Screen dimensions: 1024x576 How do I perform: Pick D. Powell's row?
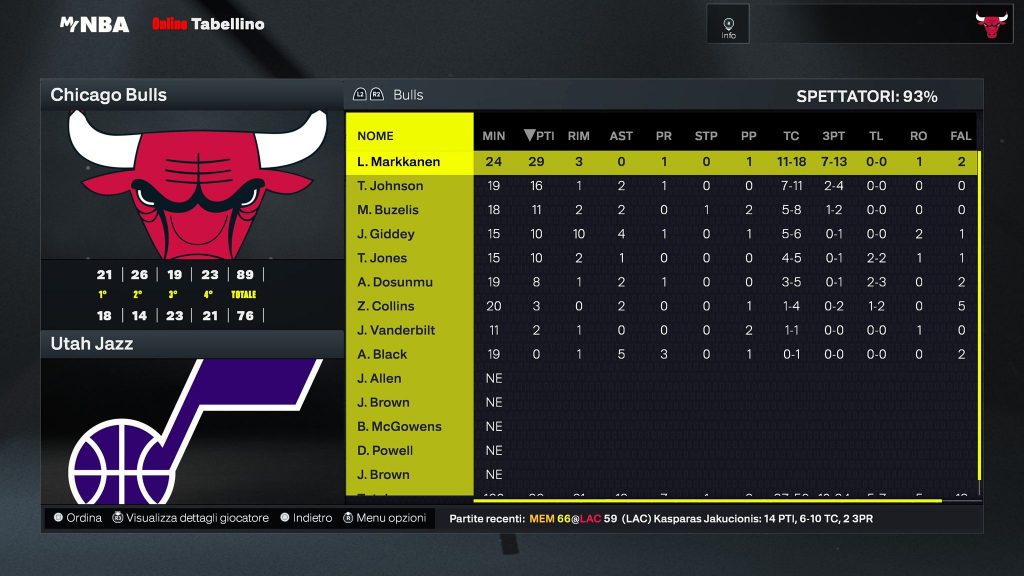(385, 450)
